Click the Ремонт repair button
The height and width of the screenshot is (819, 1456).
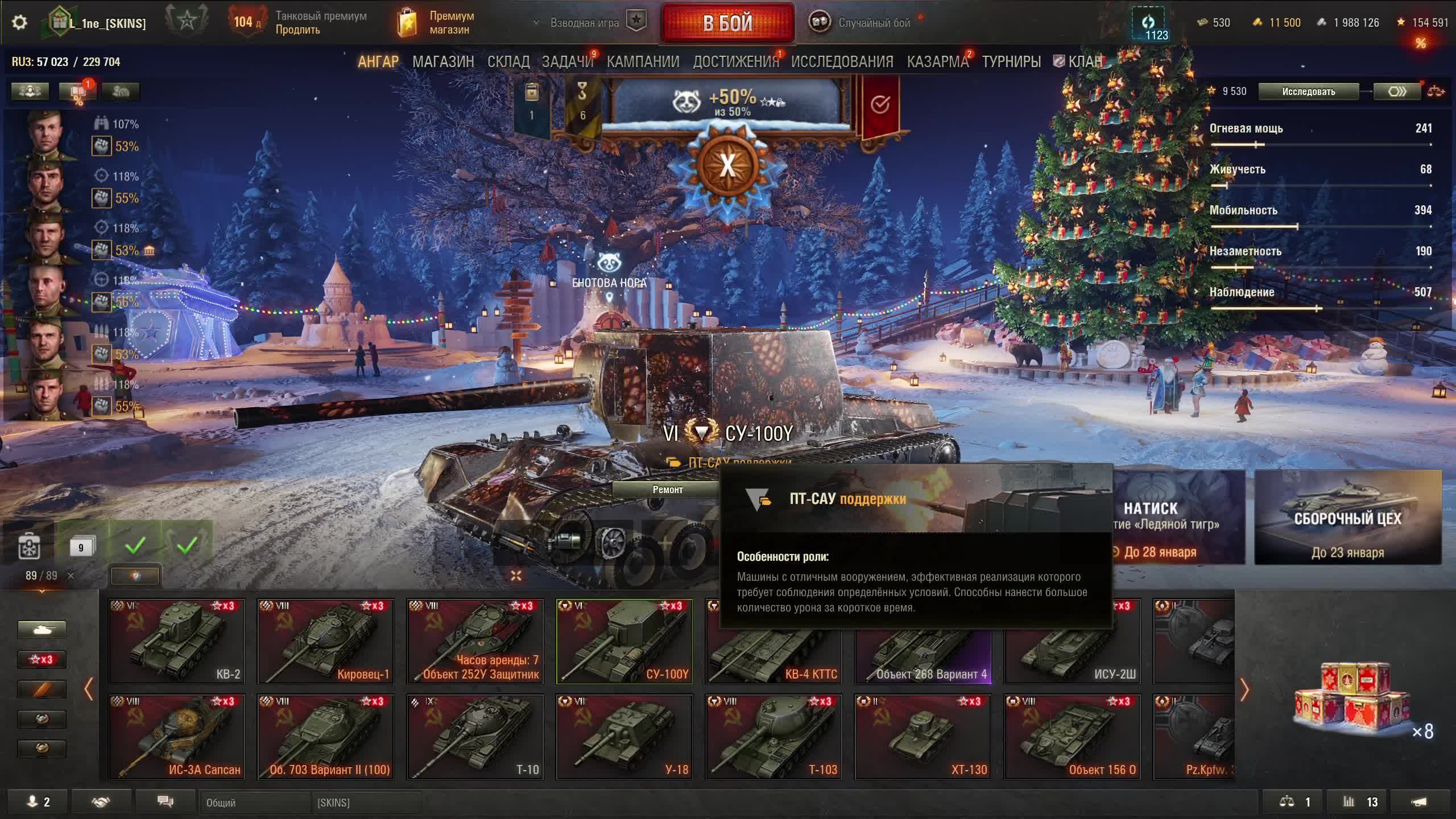(x=667, y=490)
